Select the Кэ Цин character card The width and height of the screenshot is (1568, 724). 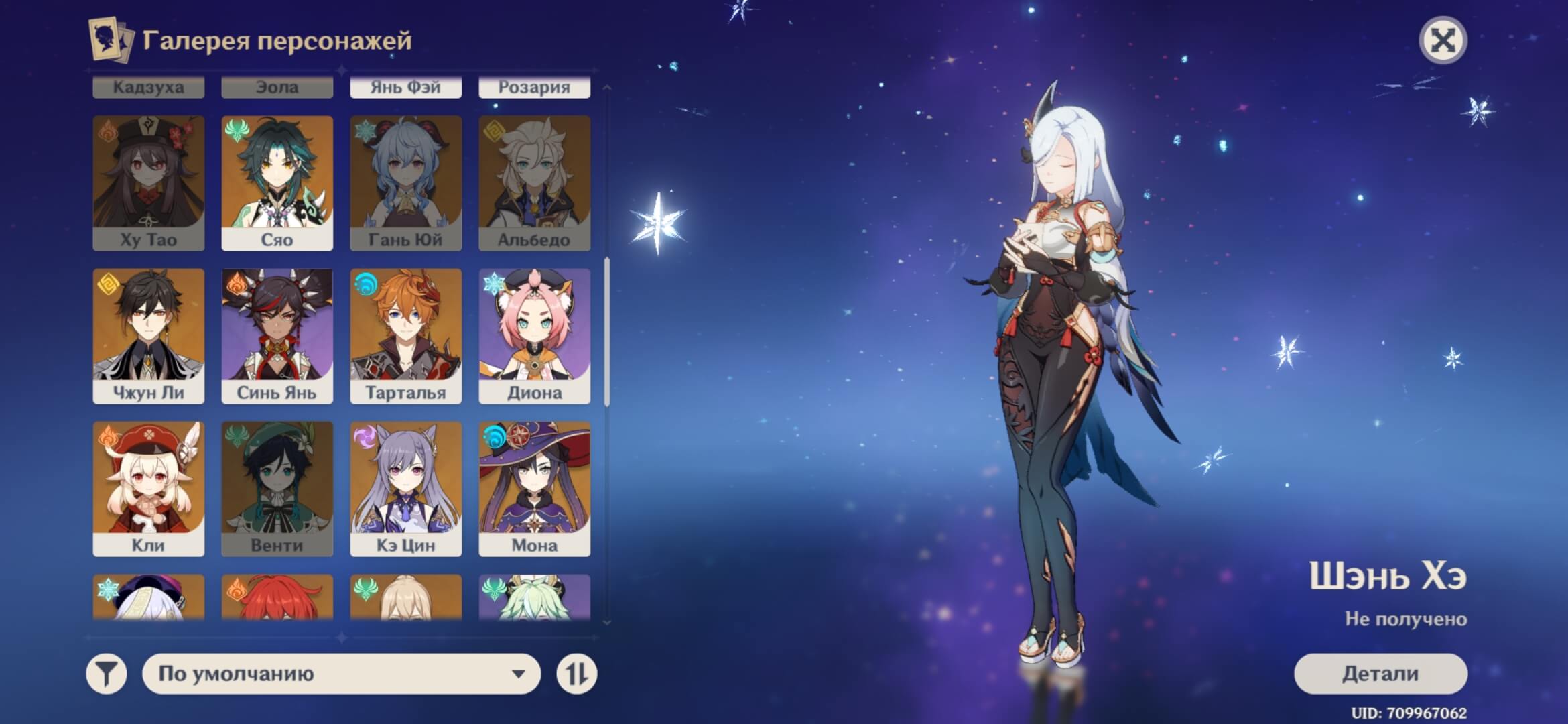405,489
